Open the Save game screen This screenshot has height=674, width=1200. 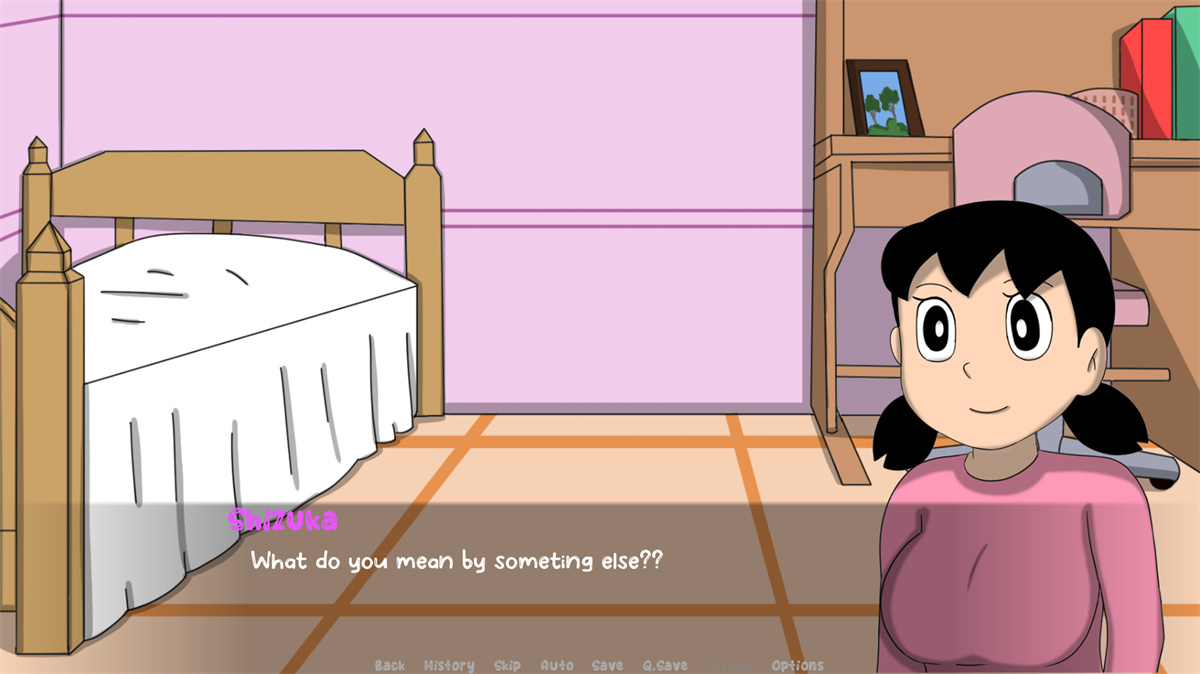point(607,665)
